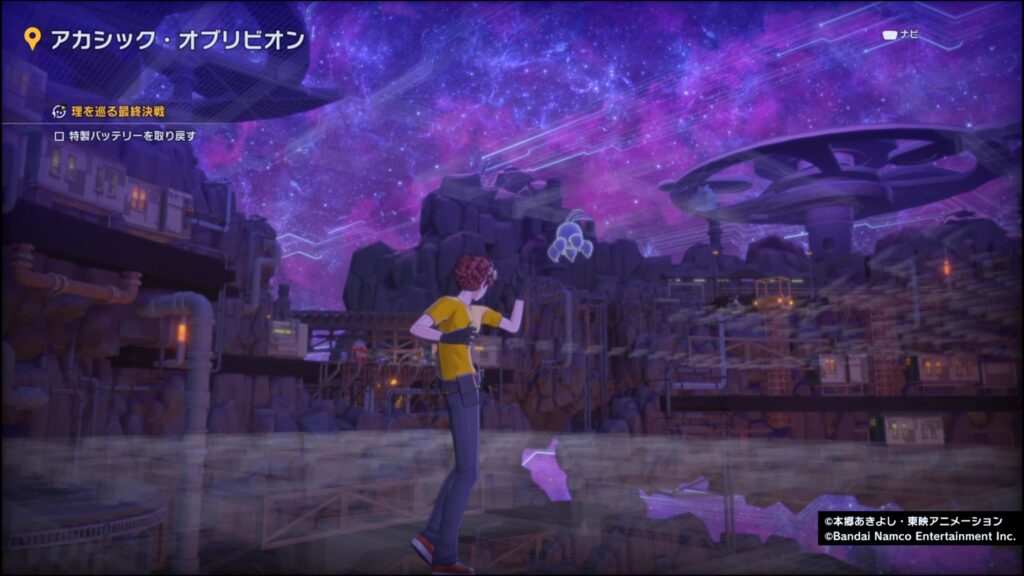Click the アカシック・オブリビオン location name

click(177, 40)
